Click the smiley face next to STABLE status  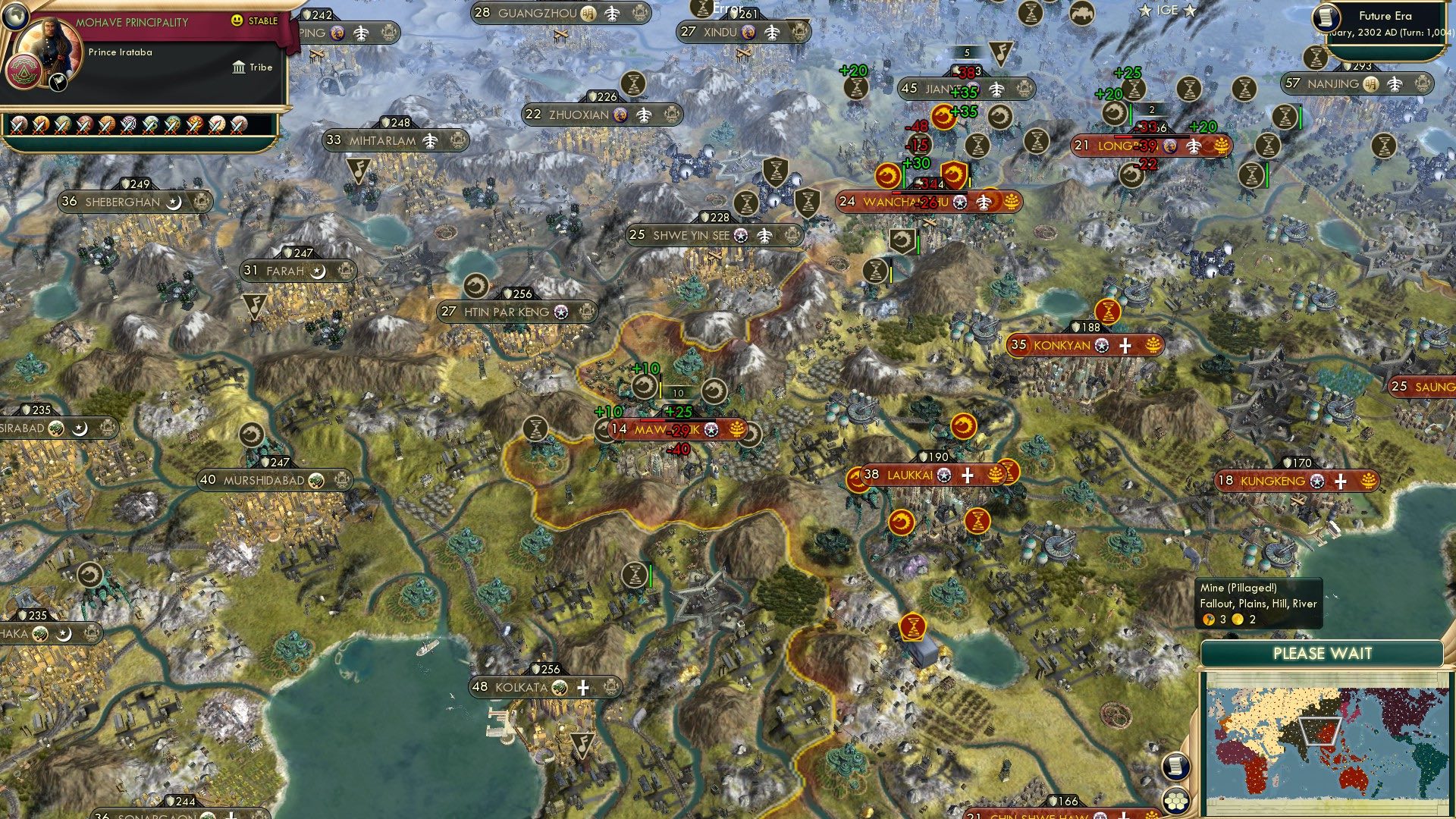pos(236,20)
